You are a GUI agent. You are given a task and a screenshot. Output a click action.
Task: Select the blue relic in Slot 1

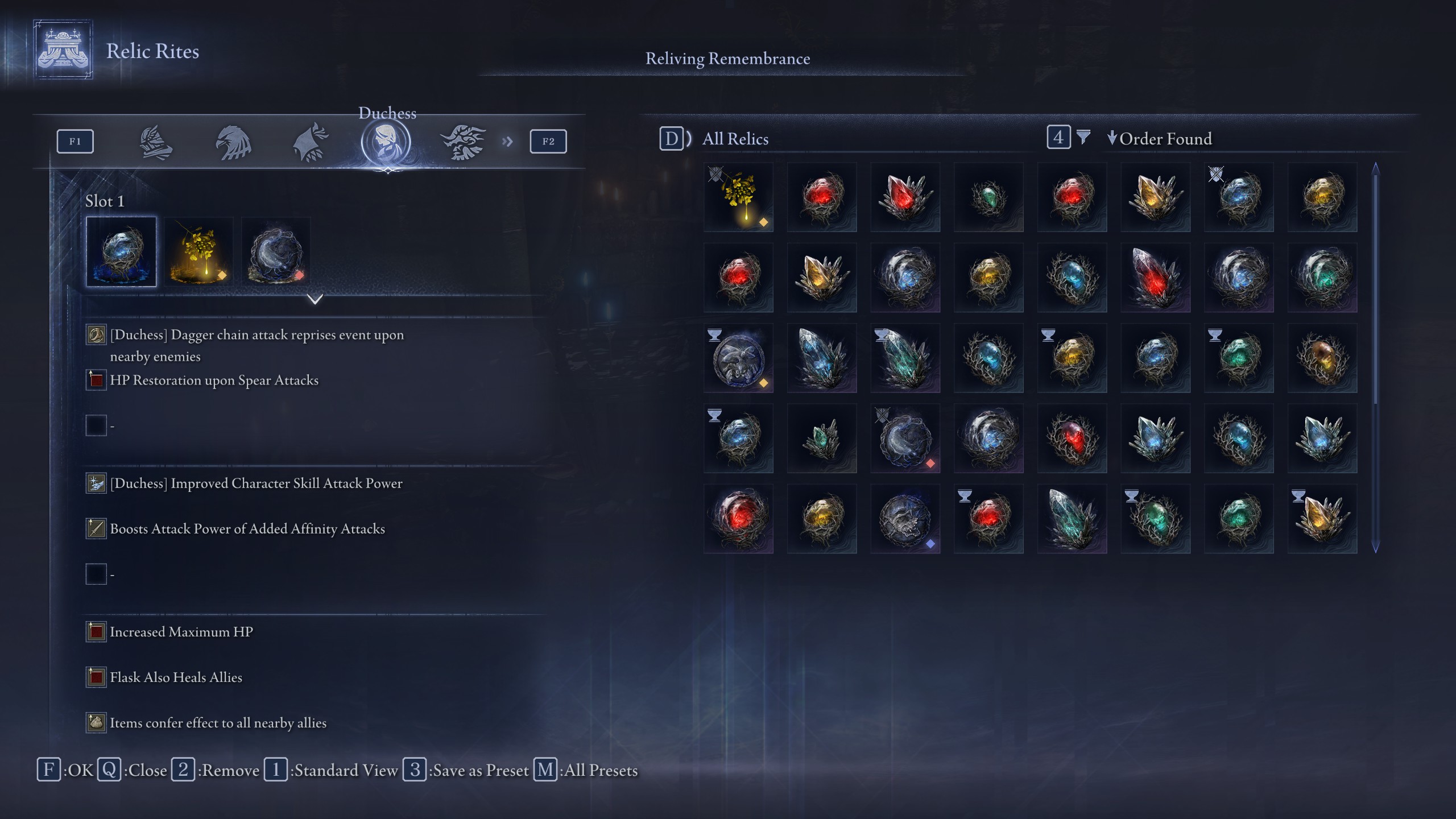tap(121, 251)
